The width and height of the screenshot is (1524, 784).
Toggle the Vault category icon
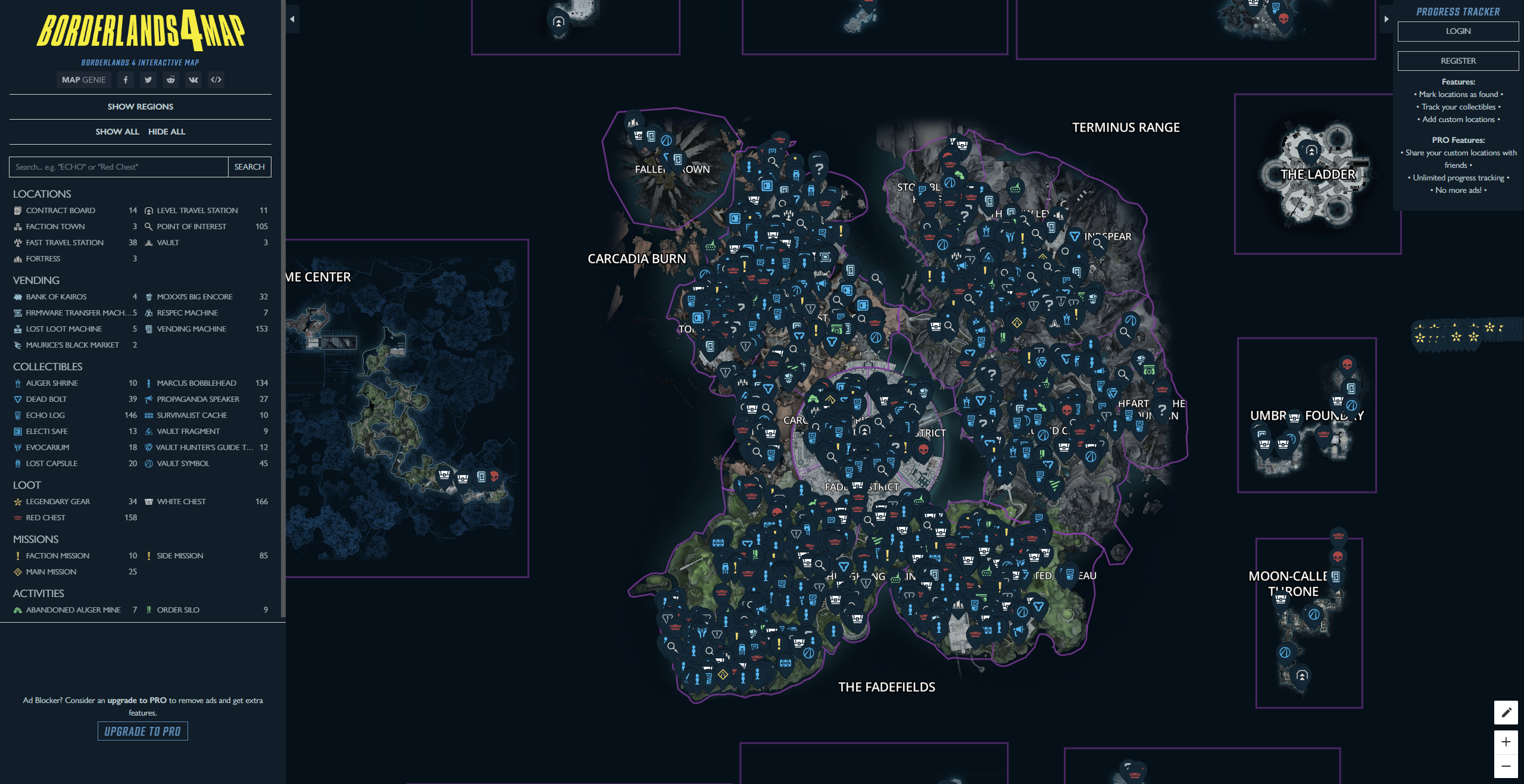148,242
